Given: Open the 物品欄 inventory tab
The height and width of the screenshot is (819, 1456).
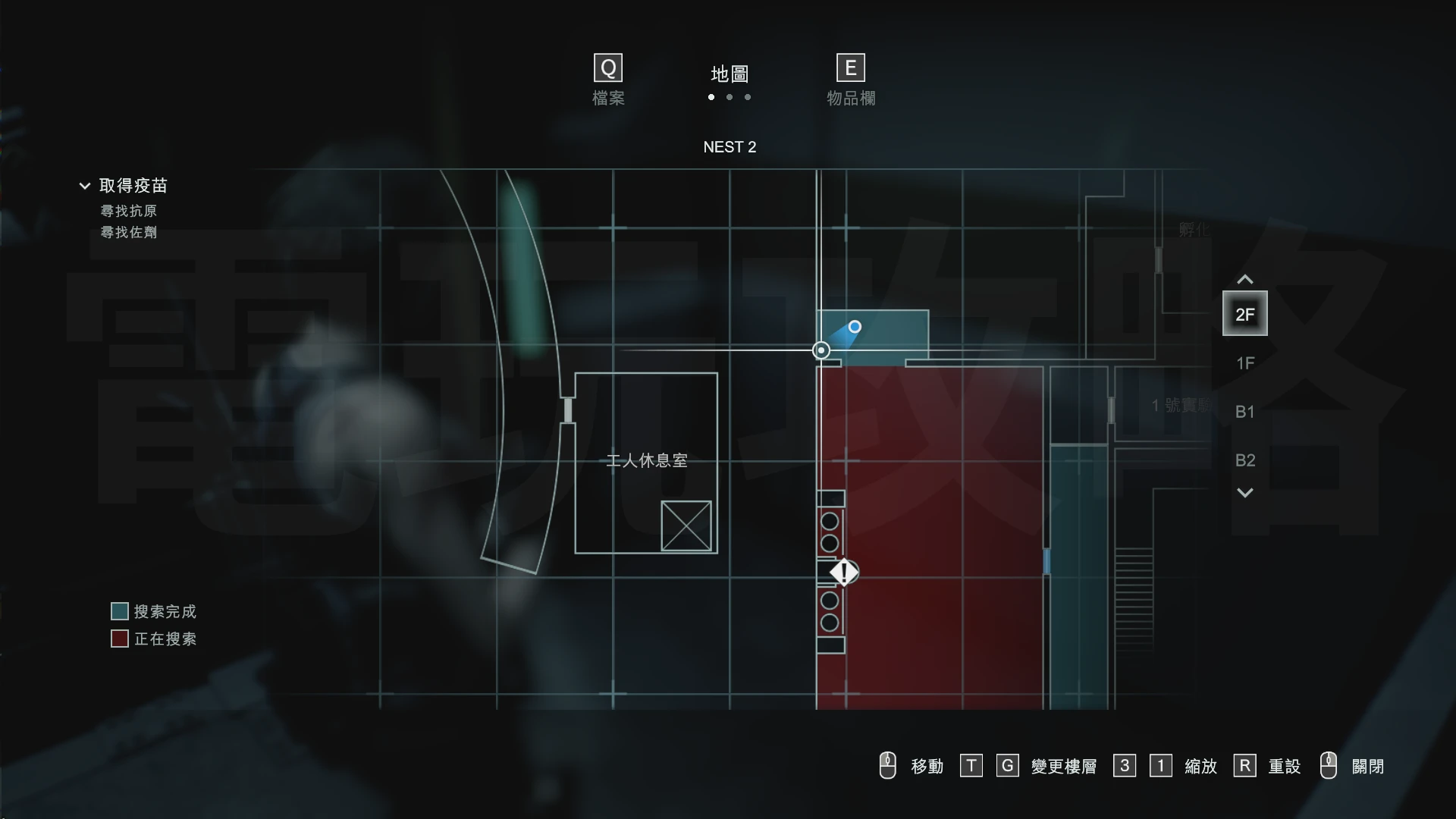Looking at the screenshot, I should (850, 80).
